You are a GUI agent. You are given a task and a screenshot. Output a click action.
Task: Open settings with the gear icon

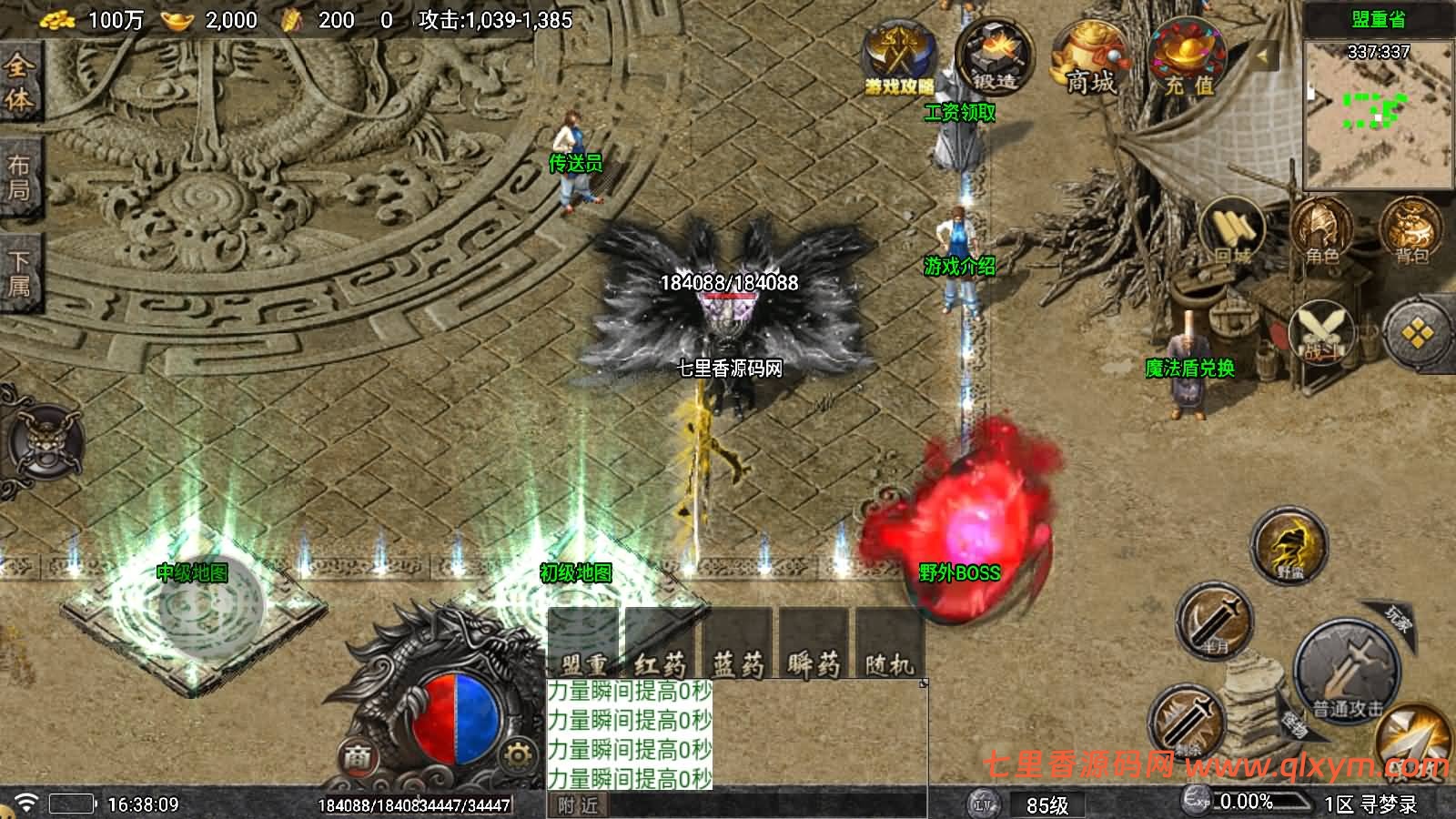[x=518, y=754]
